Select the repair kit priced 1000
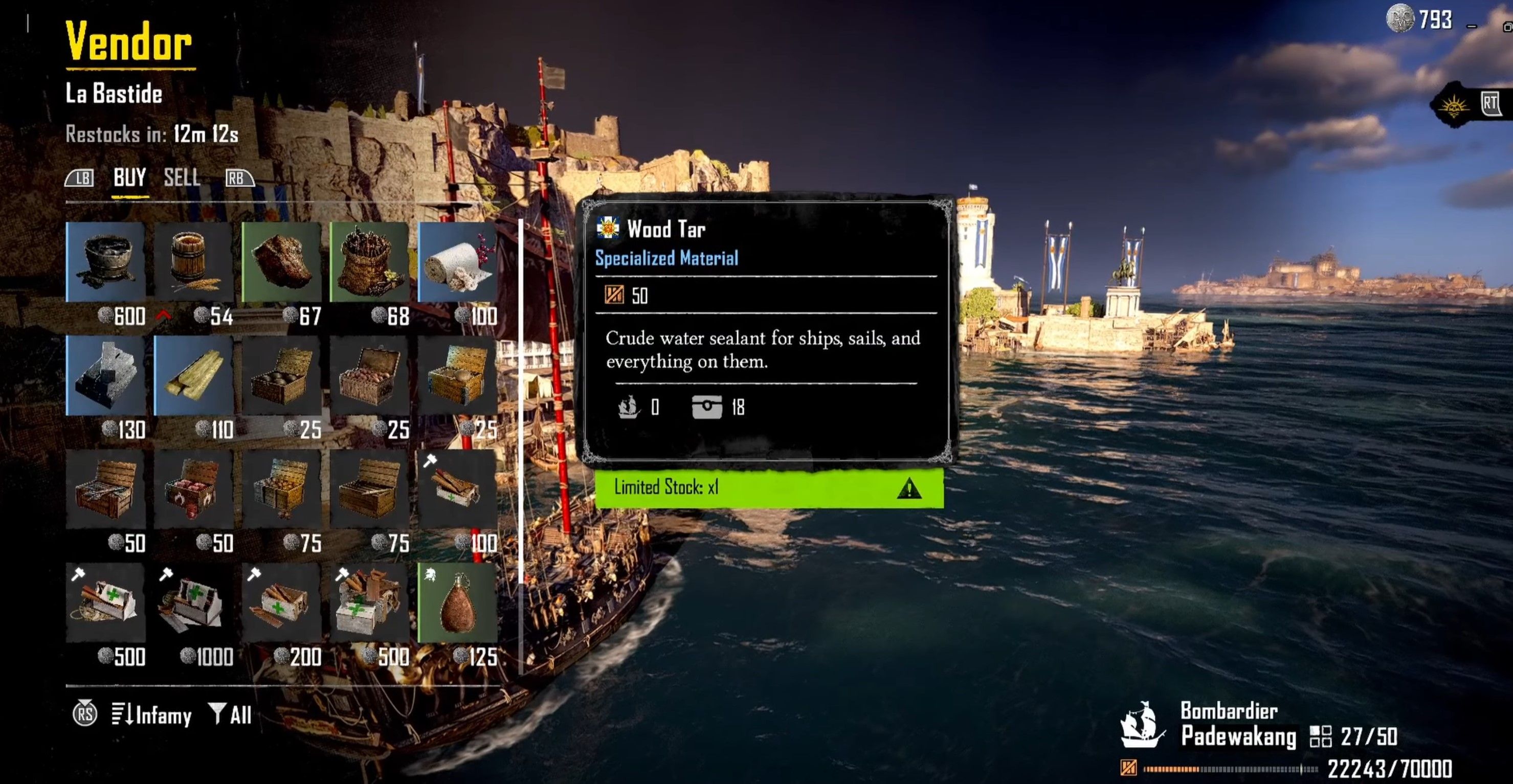The width and height of the screenshot is (1513, 784). [194, 602]
